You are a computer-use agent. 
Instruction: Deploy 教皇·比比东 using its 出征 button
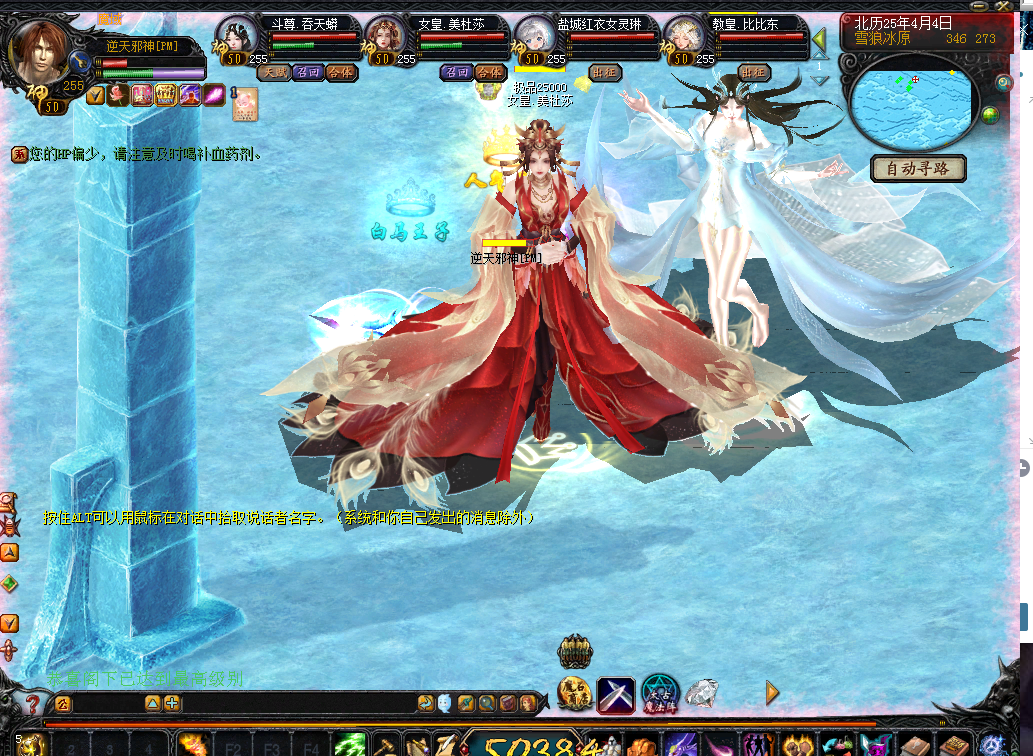pyautogui.click(x=753, y=72)
